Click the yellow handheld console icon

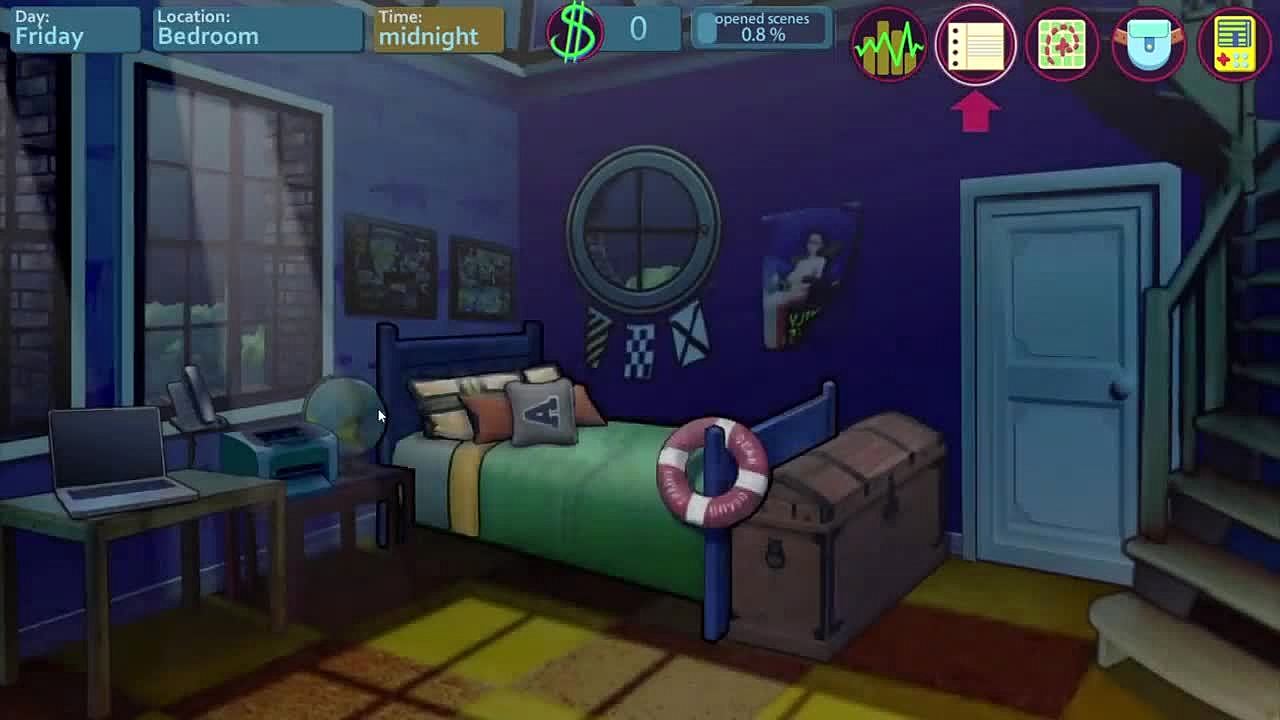point(1234,44)
